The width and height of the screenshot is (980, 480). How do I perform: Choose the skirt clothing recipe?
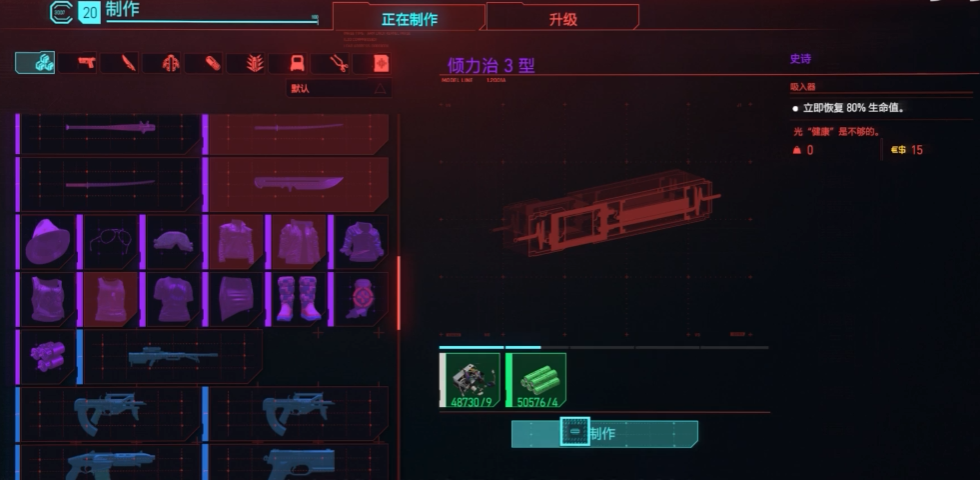[x=236, y=299]
